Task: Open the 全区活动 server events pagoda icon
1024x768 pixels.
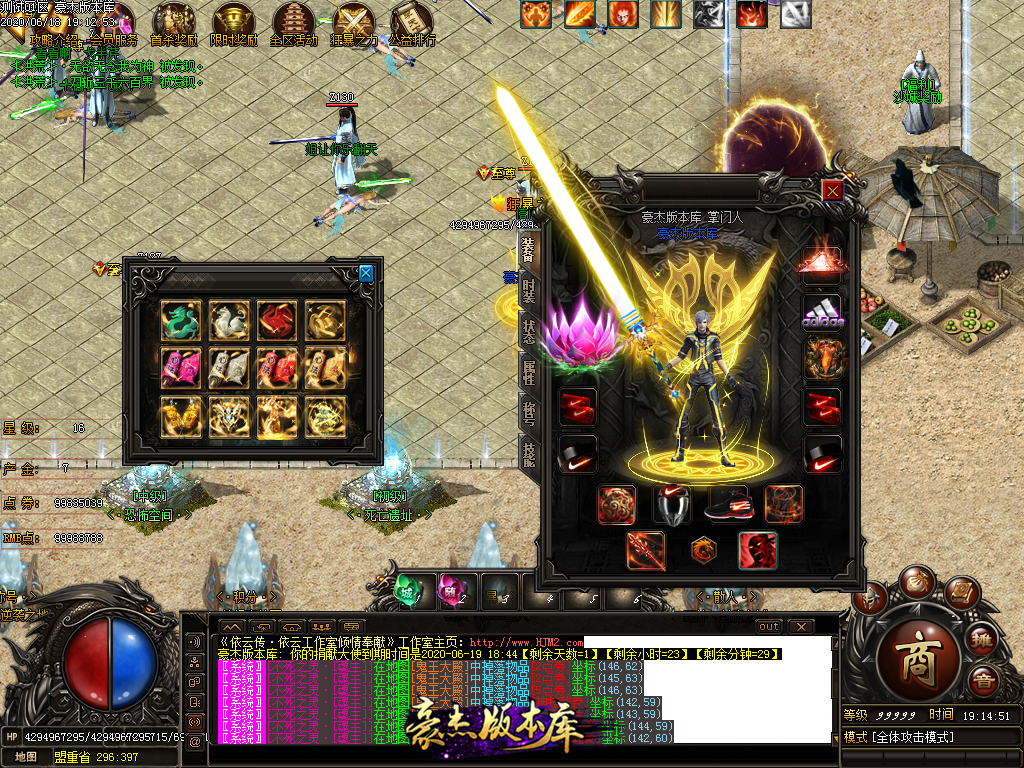Action: tap(294, 22)
